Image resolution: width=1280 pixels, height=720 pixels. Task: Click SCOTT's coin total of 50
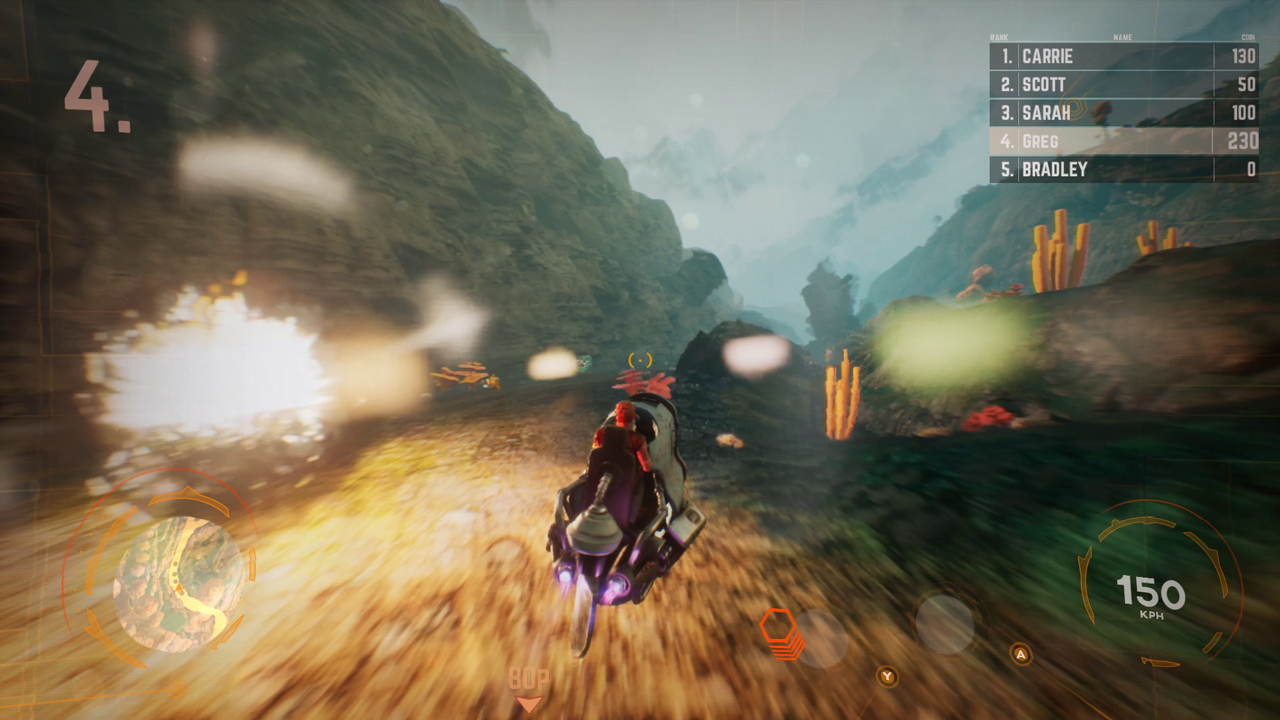pos(1246,85)
